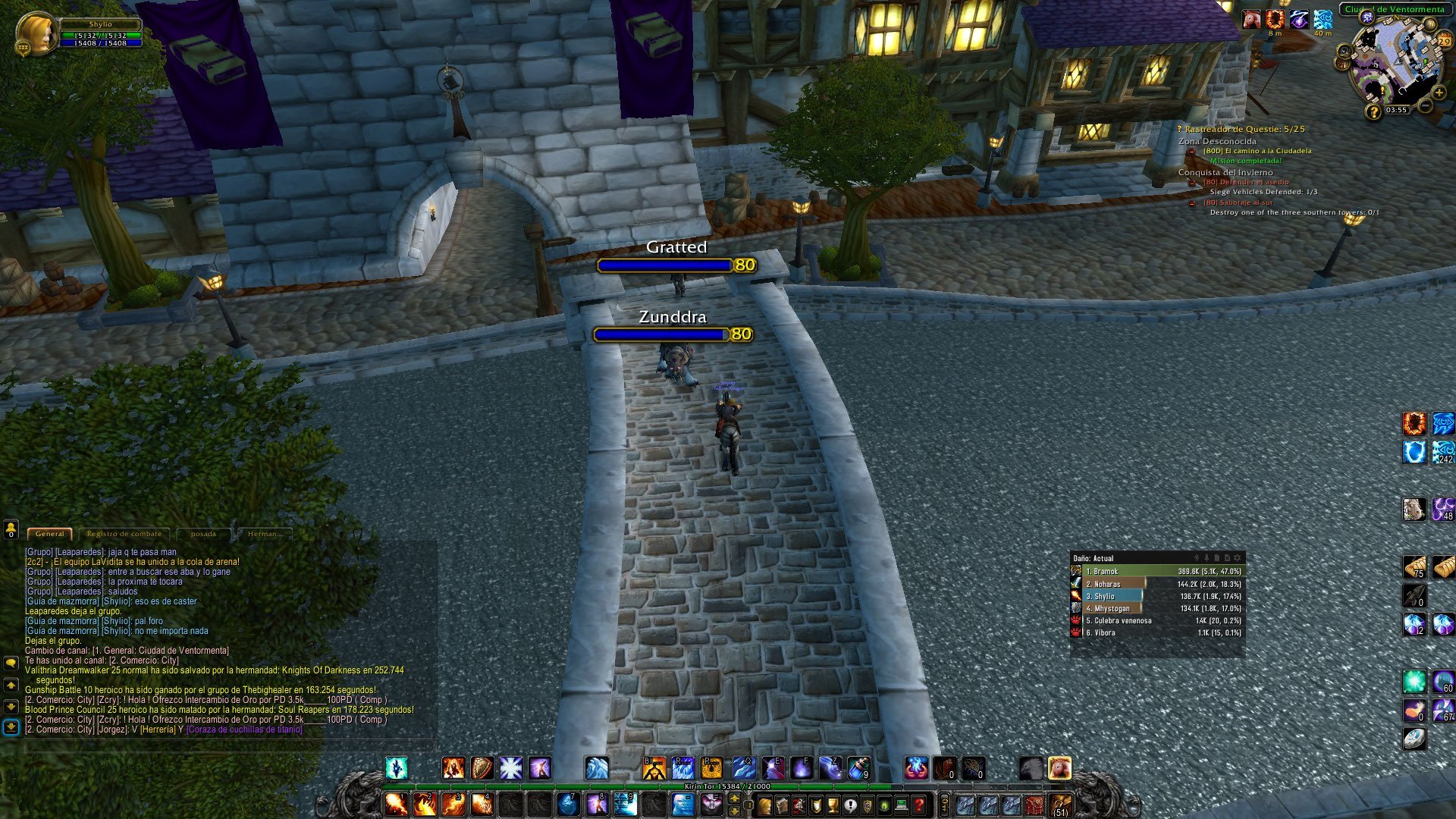The image size is (1456, 819).
Task: Zoom out the minimap with minus button
Action: pyautogui.click(x=1426, y=106)
